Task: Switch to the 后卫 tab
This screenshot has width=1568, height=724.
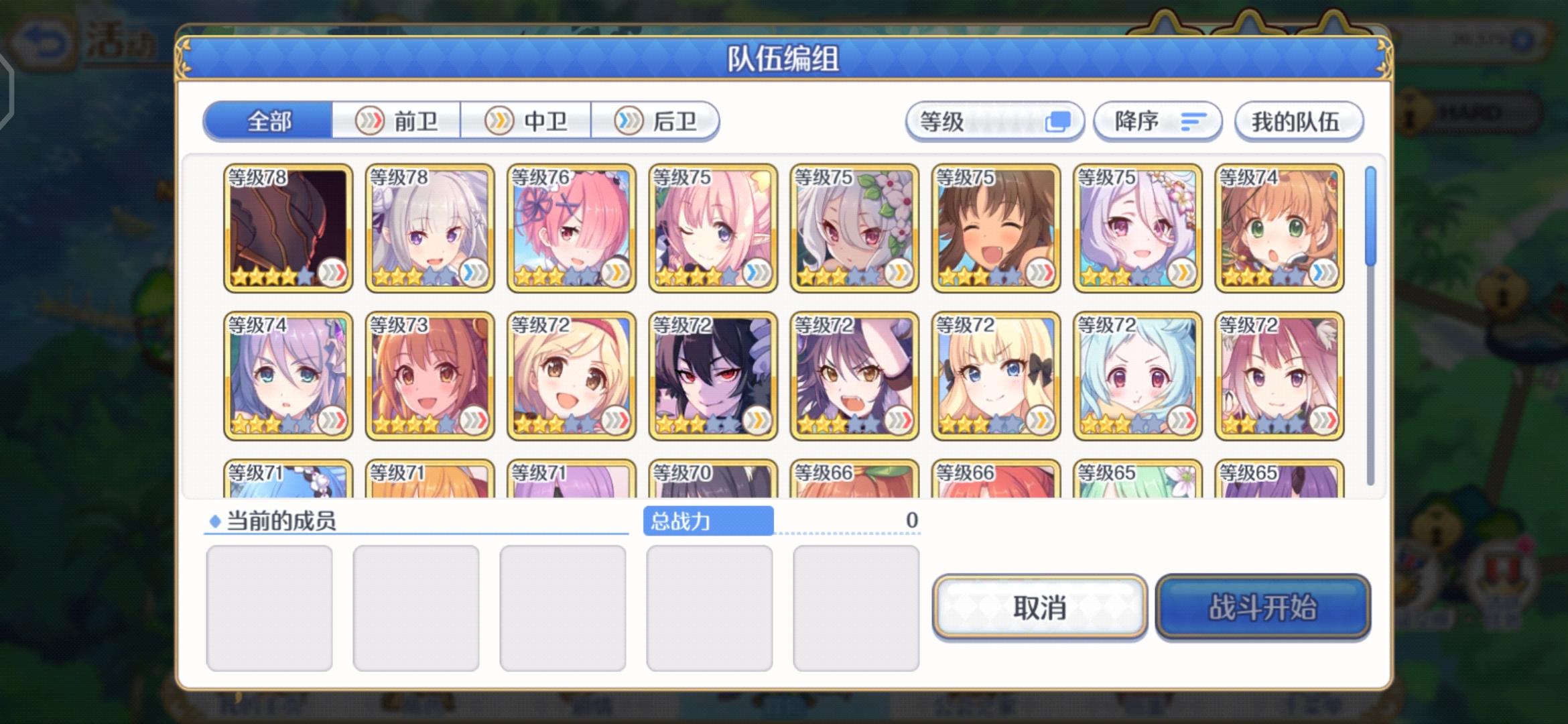Action: tap(655, 121)
